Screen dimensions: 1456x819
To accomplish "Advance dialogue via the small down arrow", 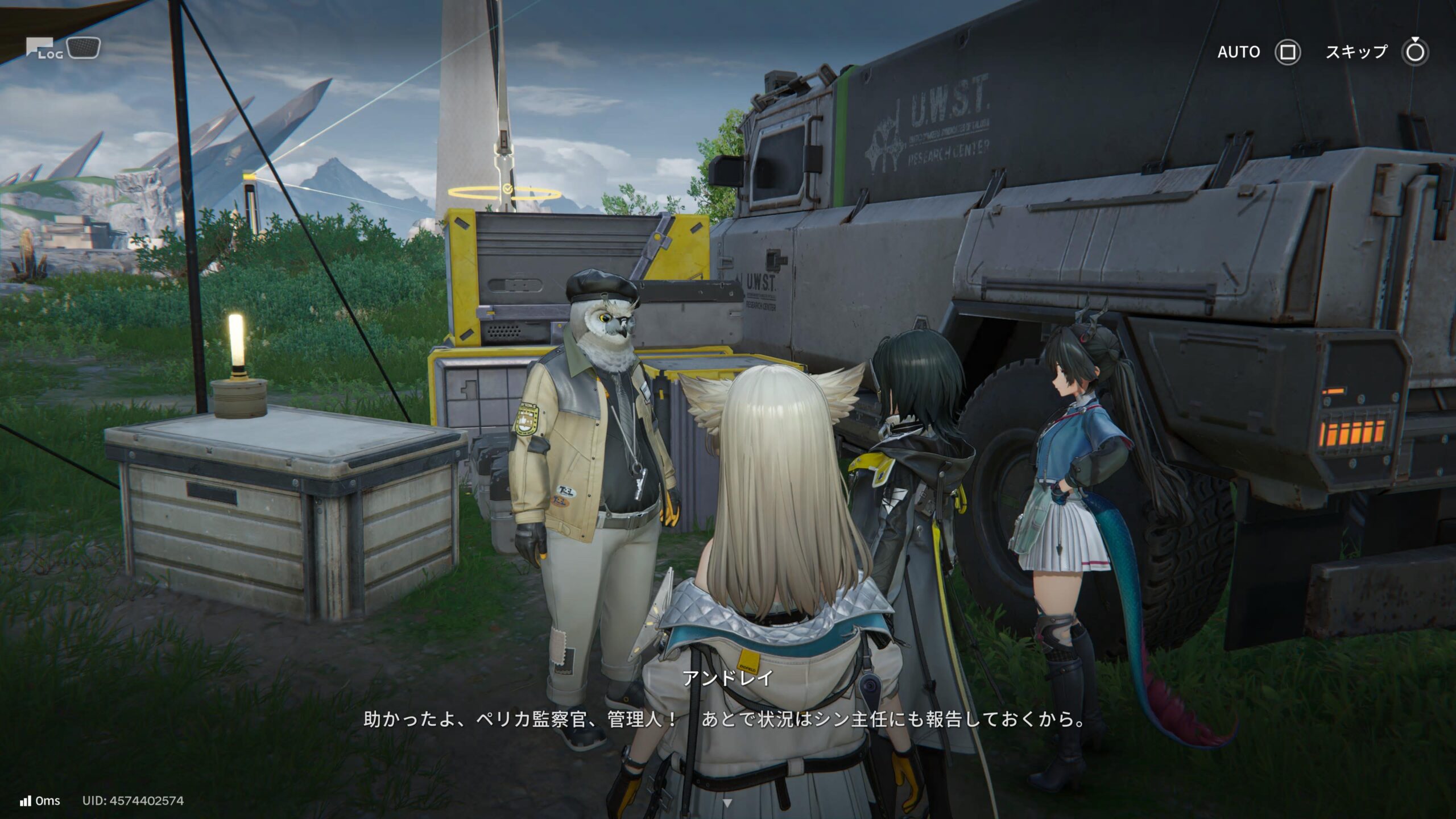I will pos(727,803).
